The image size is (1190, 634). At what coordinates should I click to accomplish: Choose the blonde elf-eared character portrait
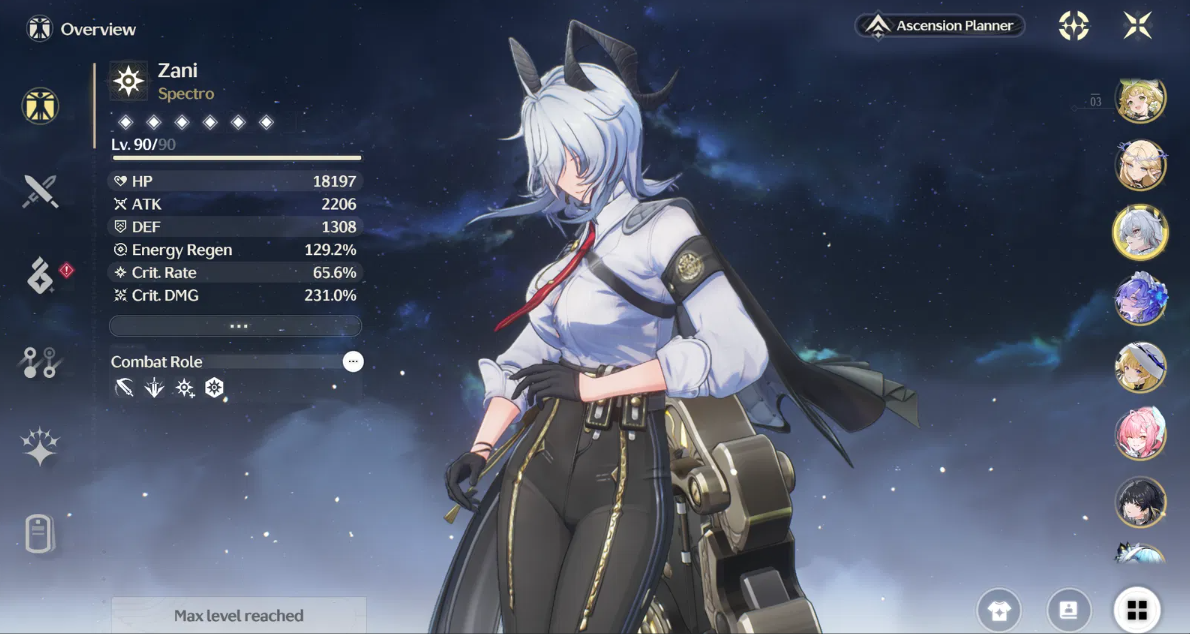pos(1140,164)
